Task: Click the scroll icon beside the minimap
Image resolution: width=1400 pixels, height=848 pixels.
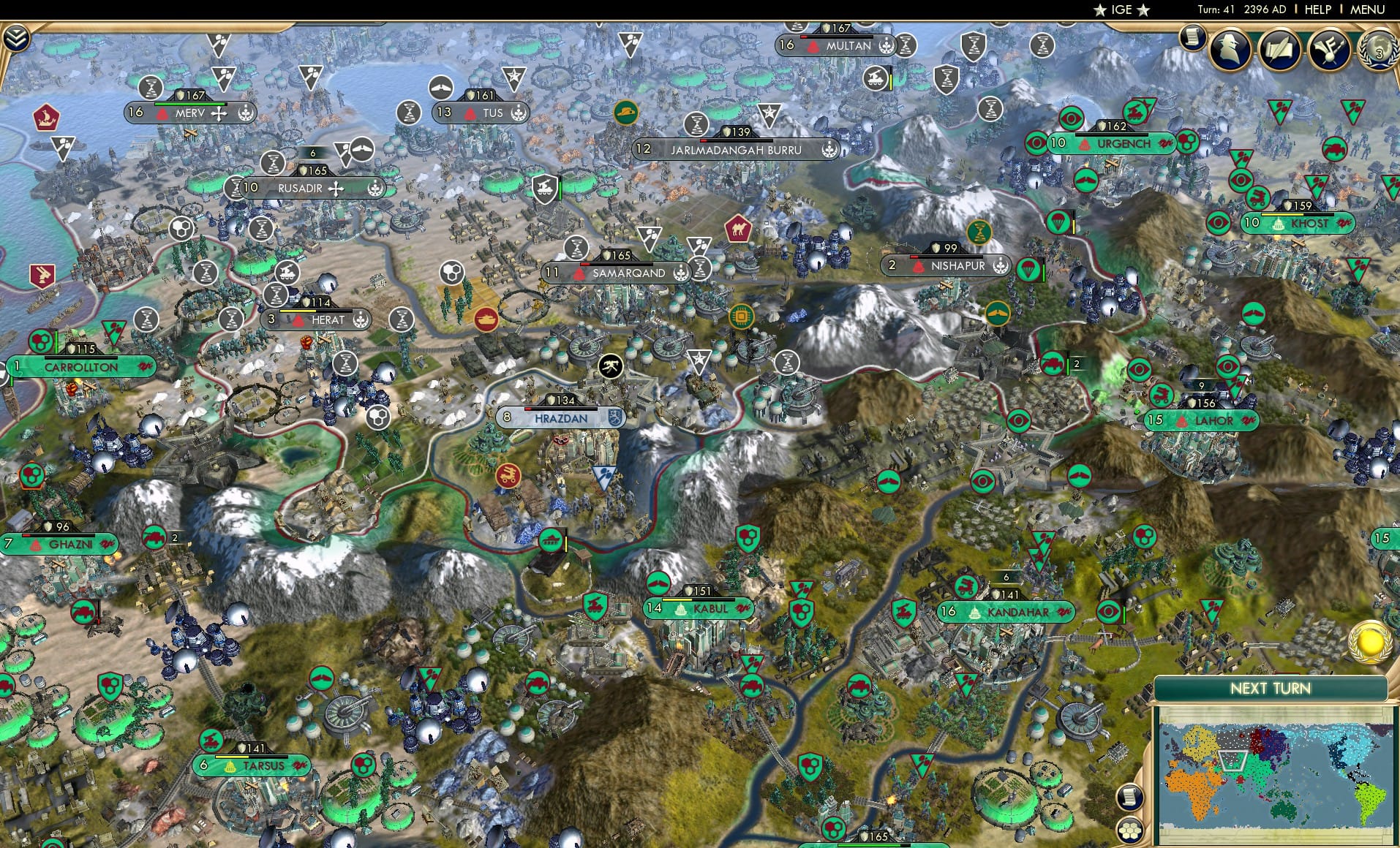Action: (x=1130, y=797)
